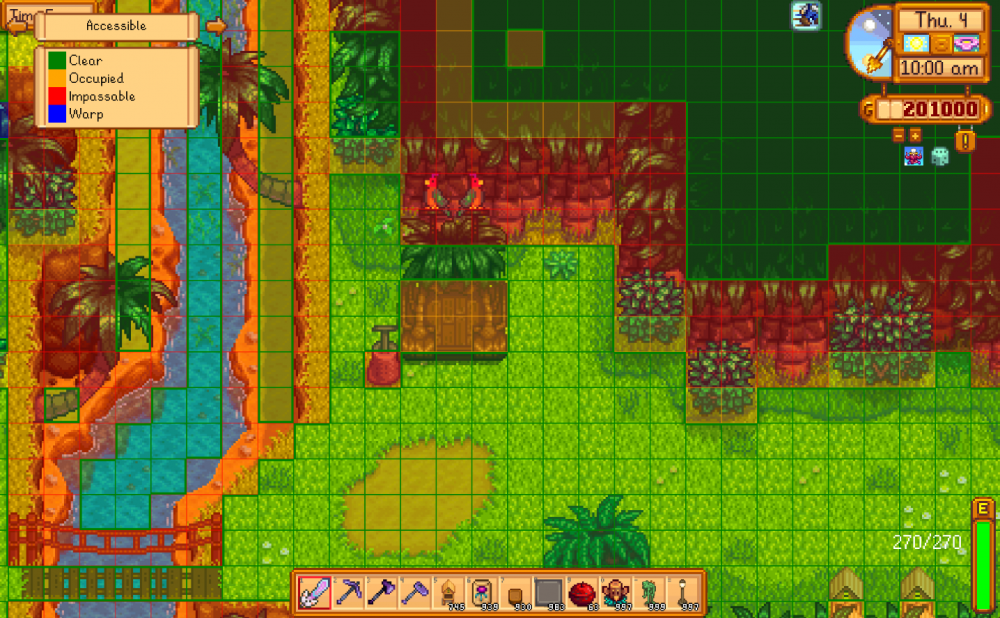Select the sword in the hotbar
The width and height of the screenshot is (1000, 618).
click(316, 592)
